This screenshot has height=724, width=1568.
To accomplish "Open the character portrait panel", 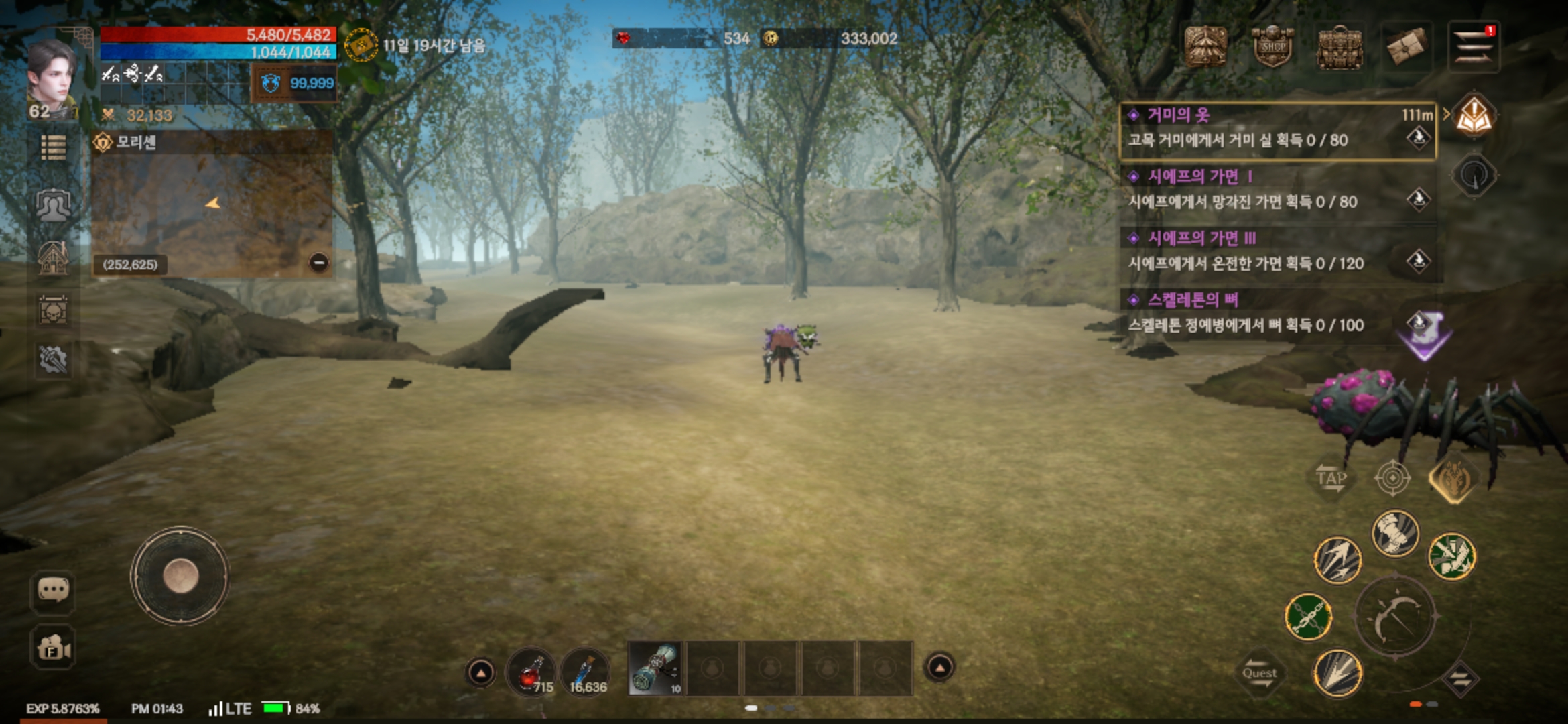I will pos(50,77).
